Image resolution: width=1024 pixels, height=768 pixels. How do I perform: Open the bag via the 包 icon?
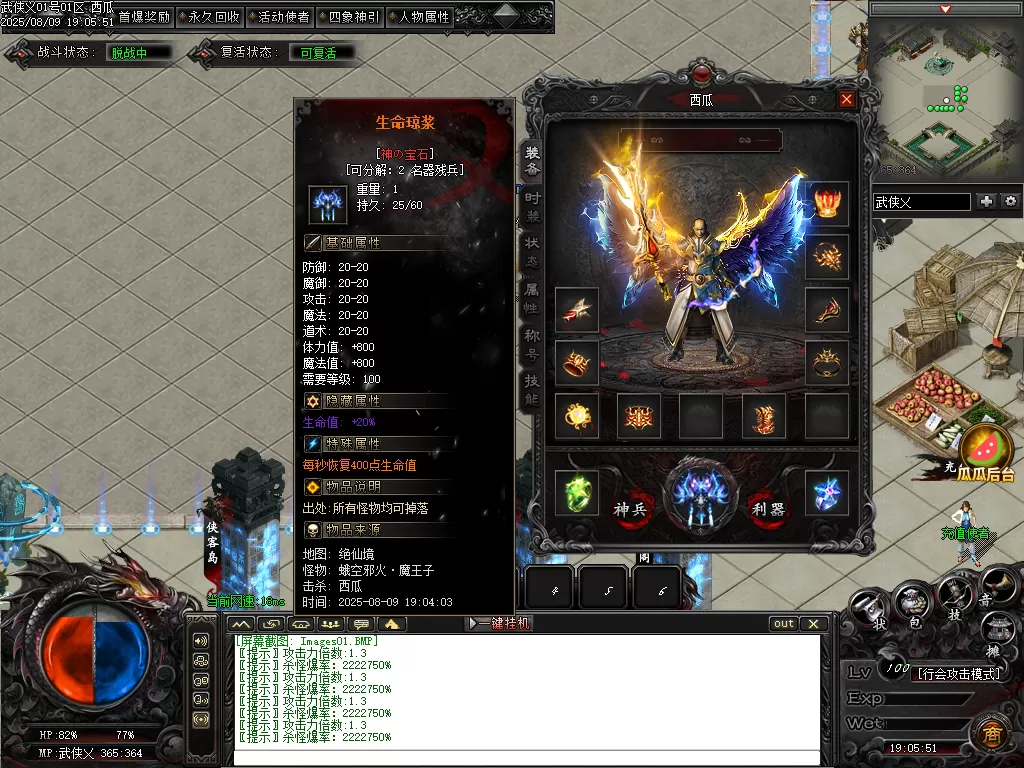point(914,602)
